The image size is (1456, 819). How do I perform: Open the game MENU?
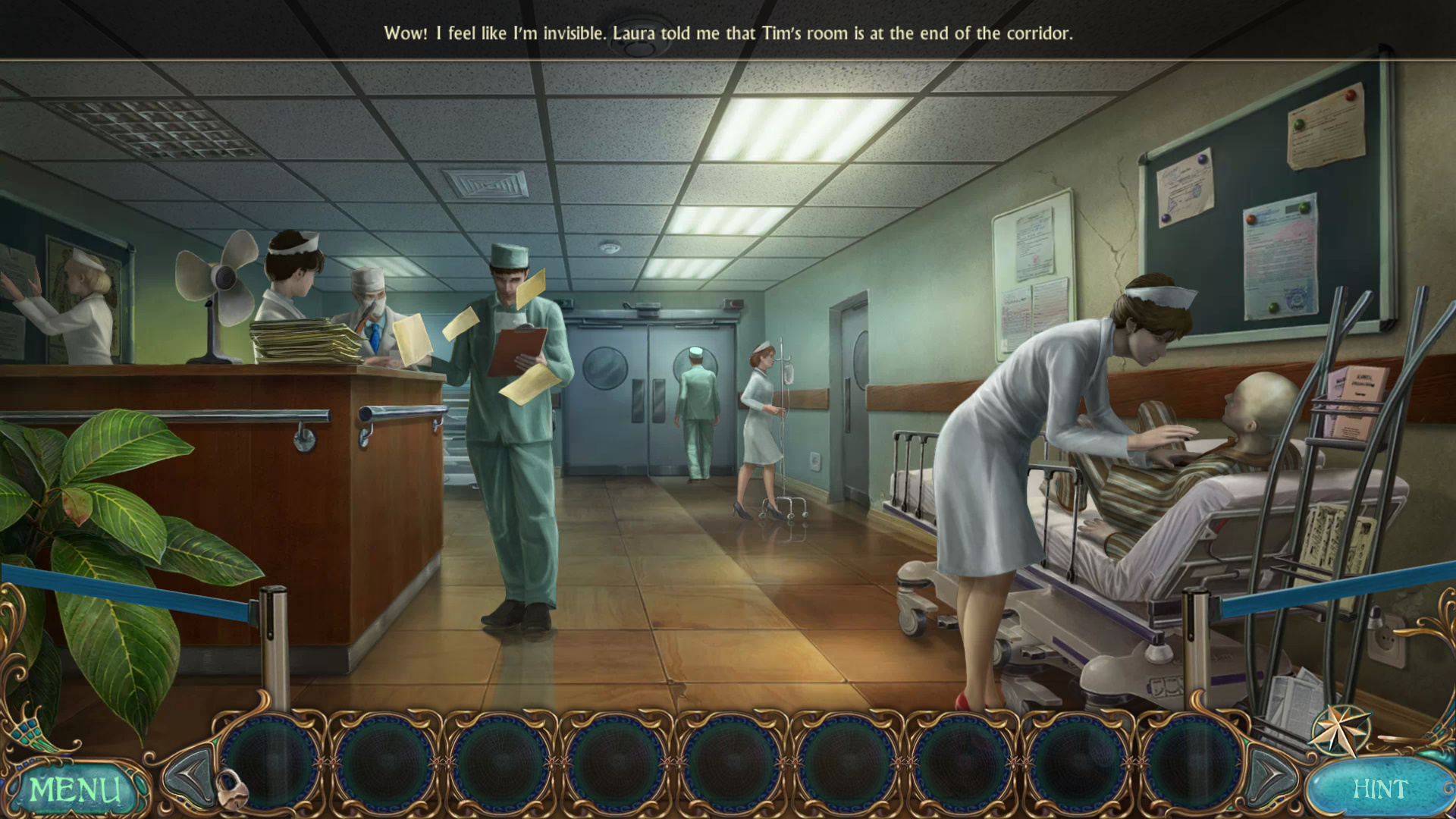pos(74,789)
